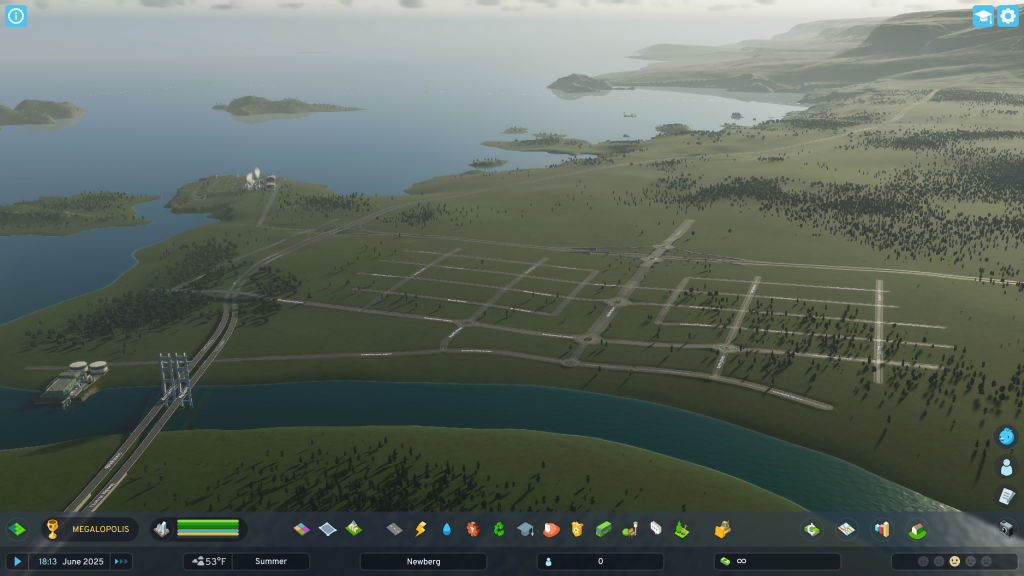Open the roads building menu
Screen dimensions: 1024x576
pos(394,529)
